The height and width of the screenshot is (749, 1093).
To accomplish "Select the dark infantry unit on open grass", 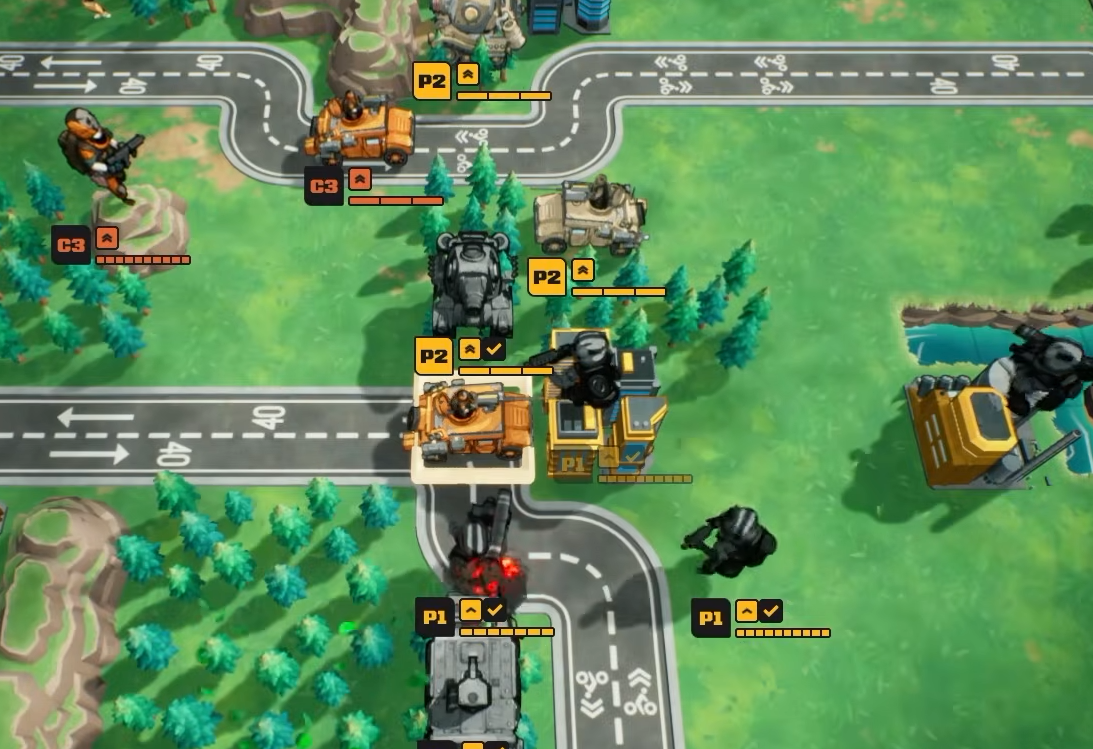I will pos(736,541).
